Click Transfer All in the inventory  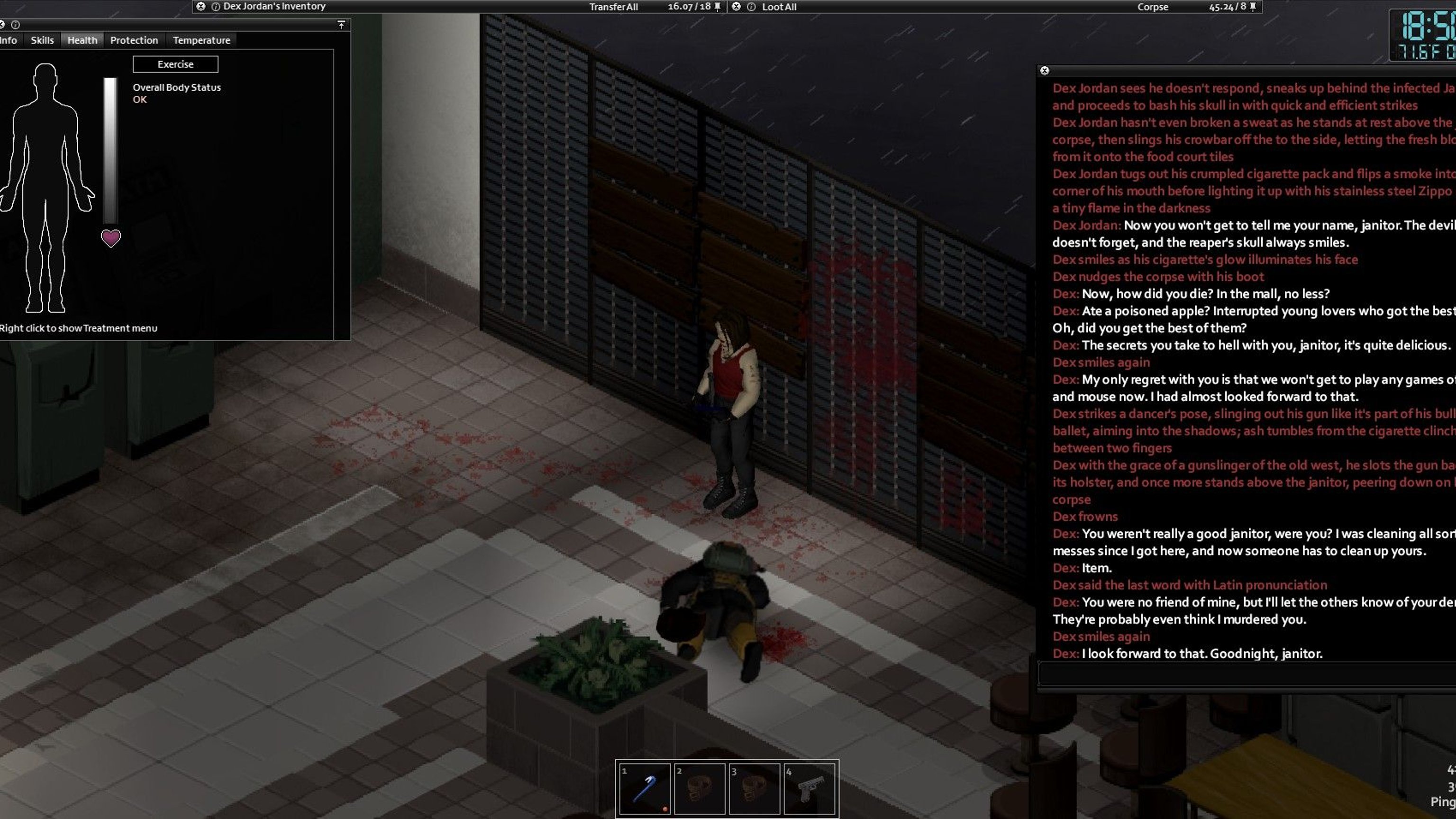pos(613,7)
